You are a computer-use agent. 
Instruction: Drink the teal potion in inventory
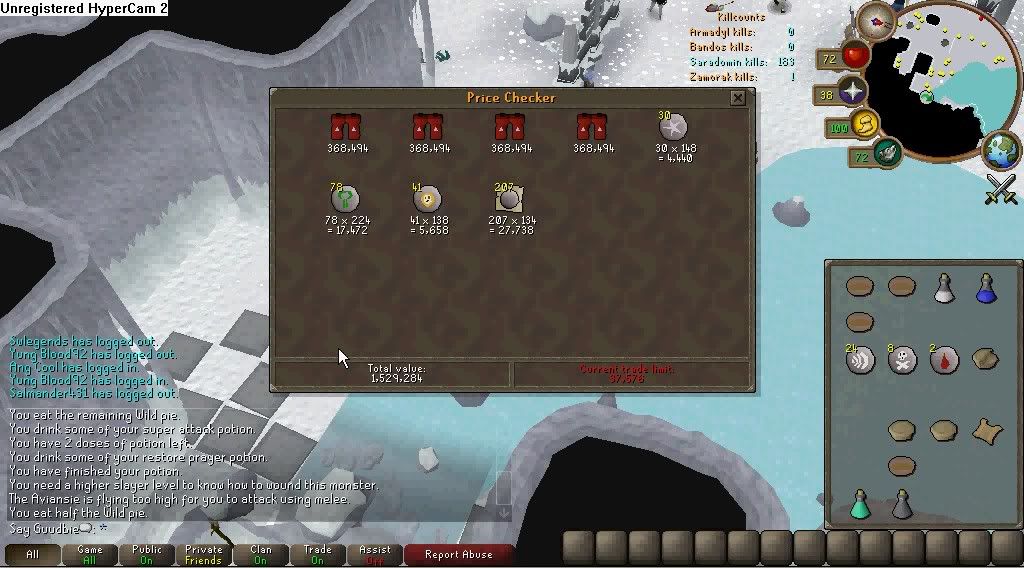click(x=860, y=504)
